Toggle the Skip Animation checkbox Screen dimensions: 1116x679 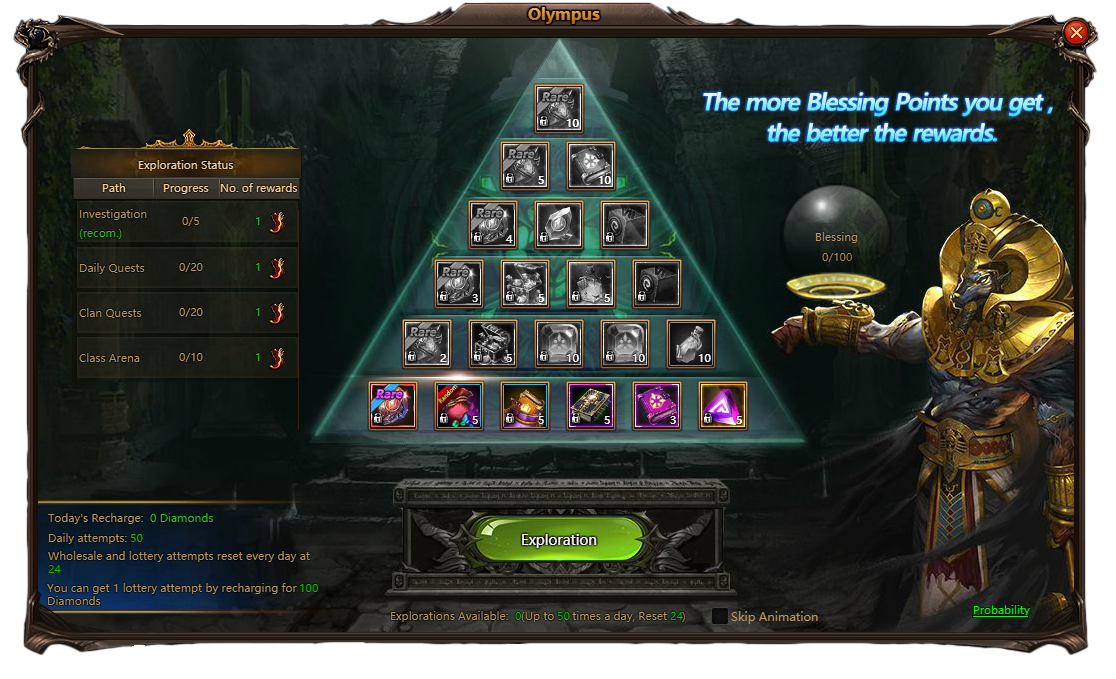pos(720,616)
